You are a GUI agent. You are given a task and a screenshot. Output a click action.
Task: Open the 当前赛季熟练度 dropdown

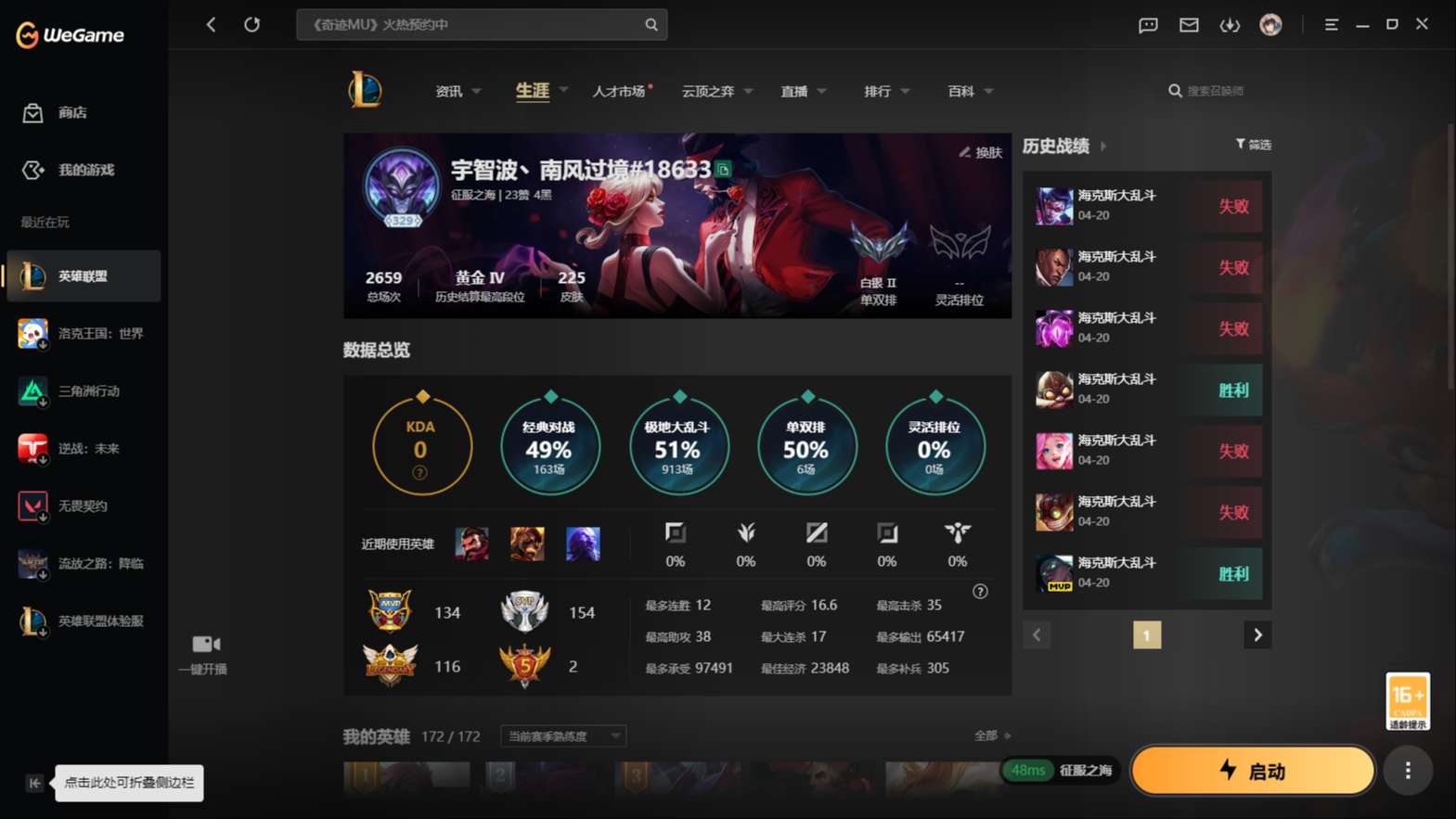click(561, 736)
